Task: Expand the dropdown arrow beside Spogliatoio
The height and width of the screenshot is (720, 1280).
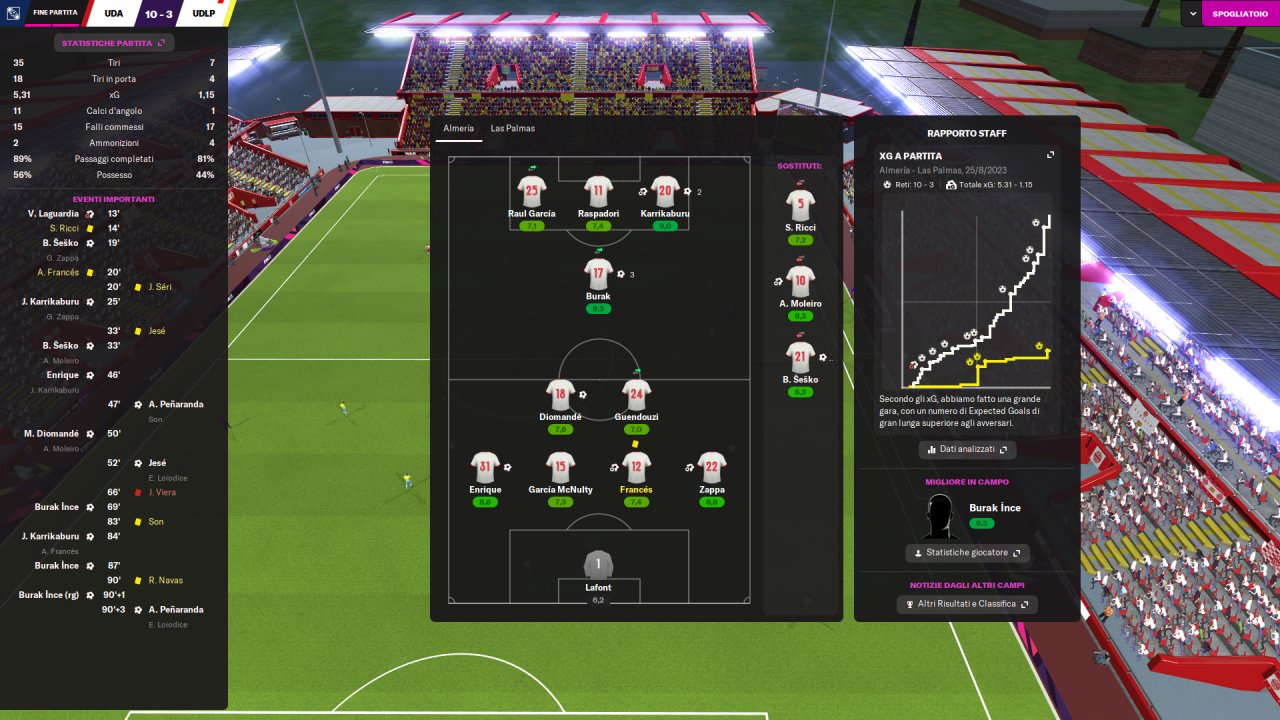Action: click(x=1193, y=13)
